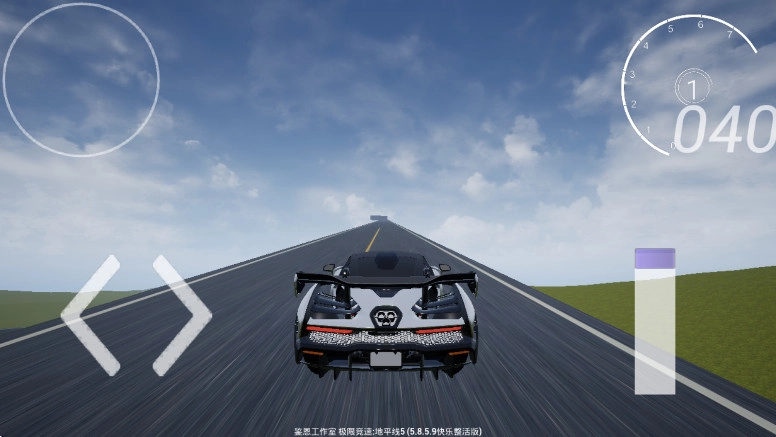Viewport: 776px width, 437px height.
Task: Click the vertical throttle bar
Action: click(654, 321)
